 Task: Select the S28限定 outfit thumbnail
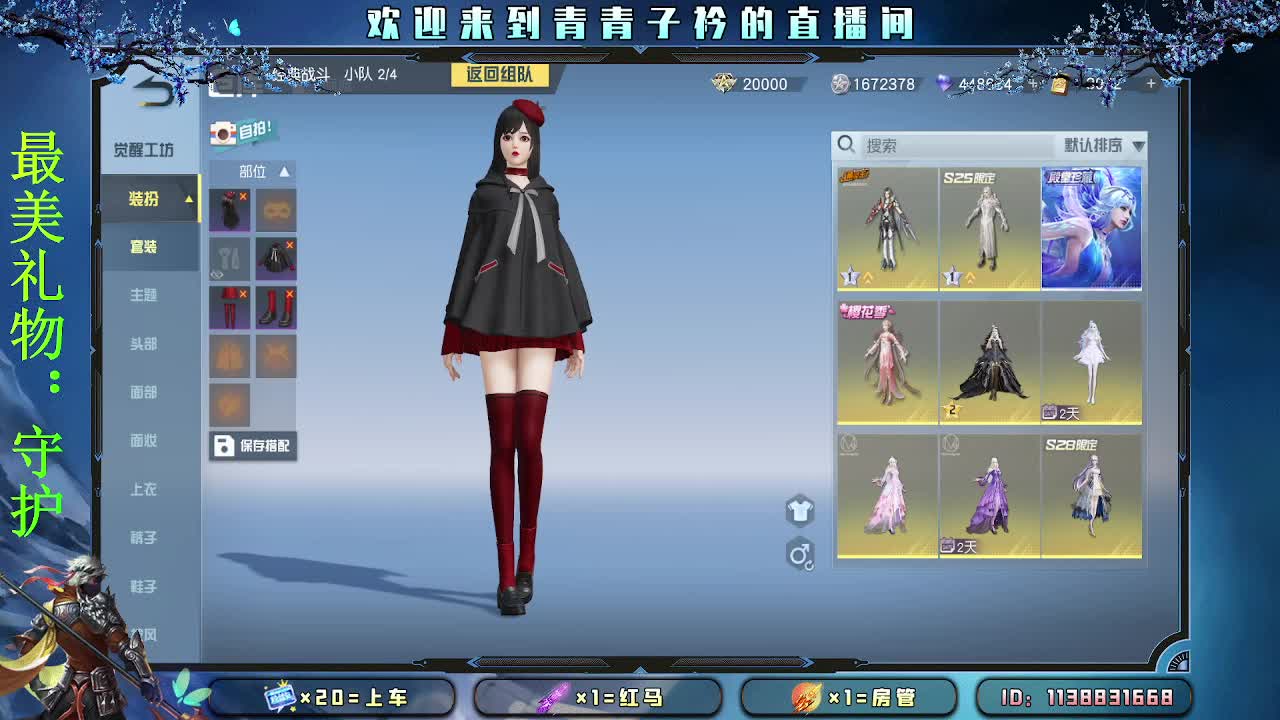pos(1092,494)
